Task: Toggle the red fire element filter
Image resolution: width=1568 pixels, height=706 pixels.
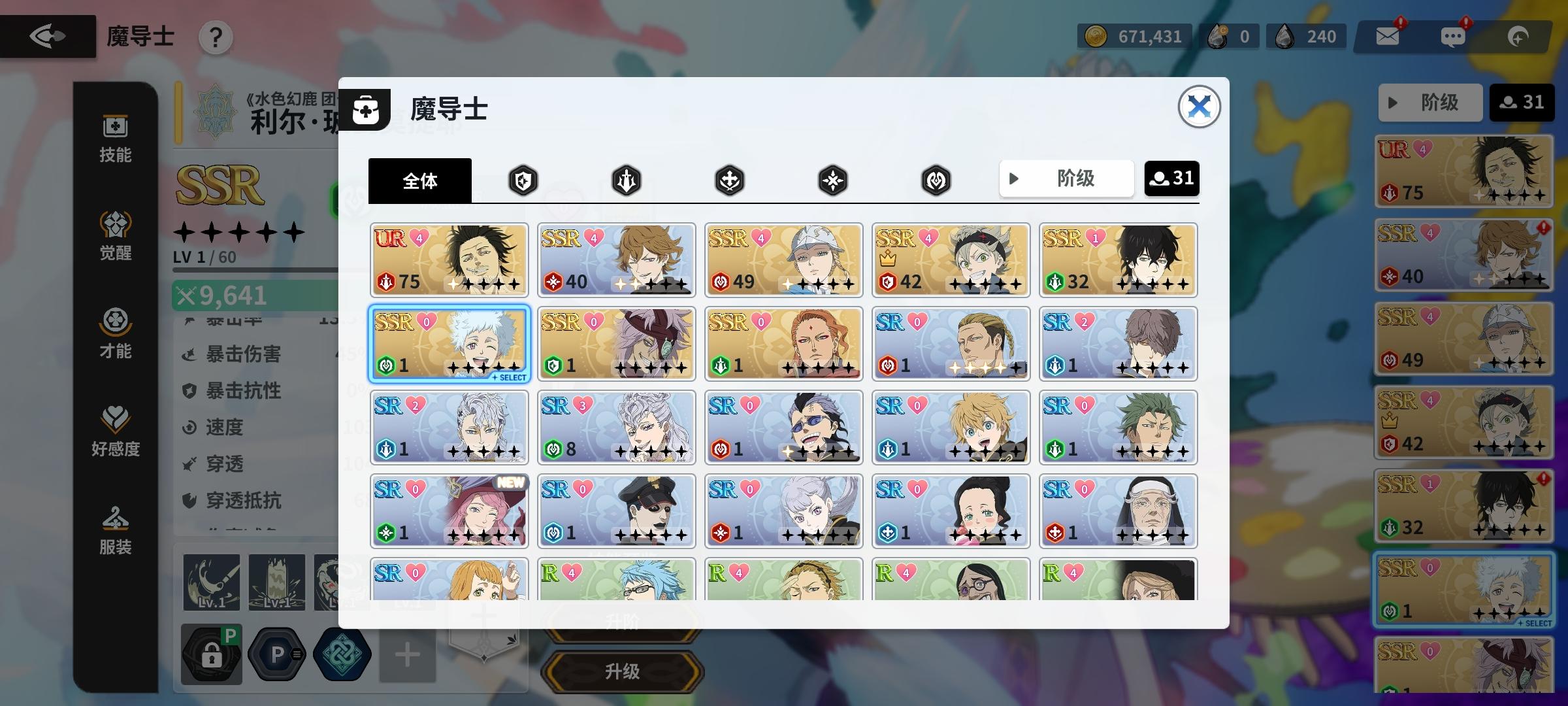Action: point(523,180)
